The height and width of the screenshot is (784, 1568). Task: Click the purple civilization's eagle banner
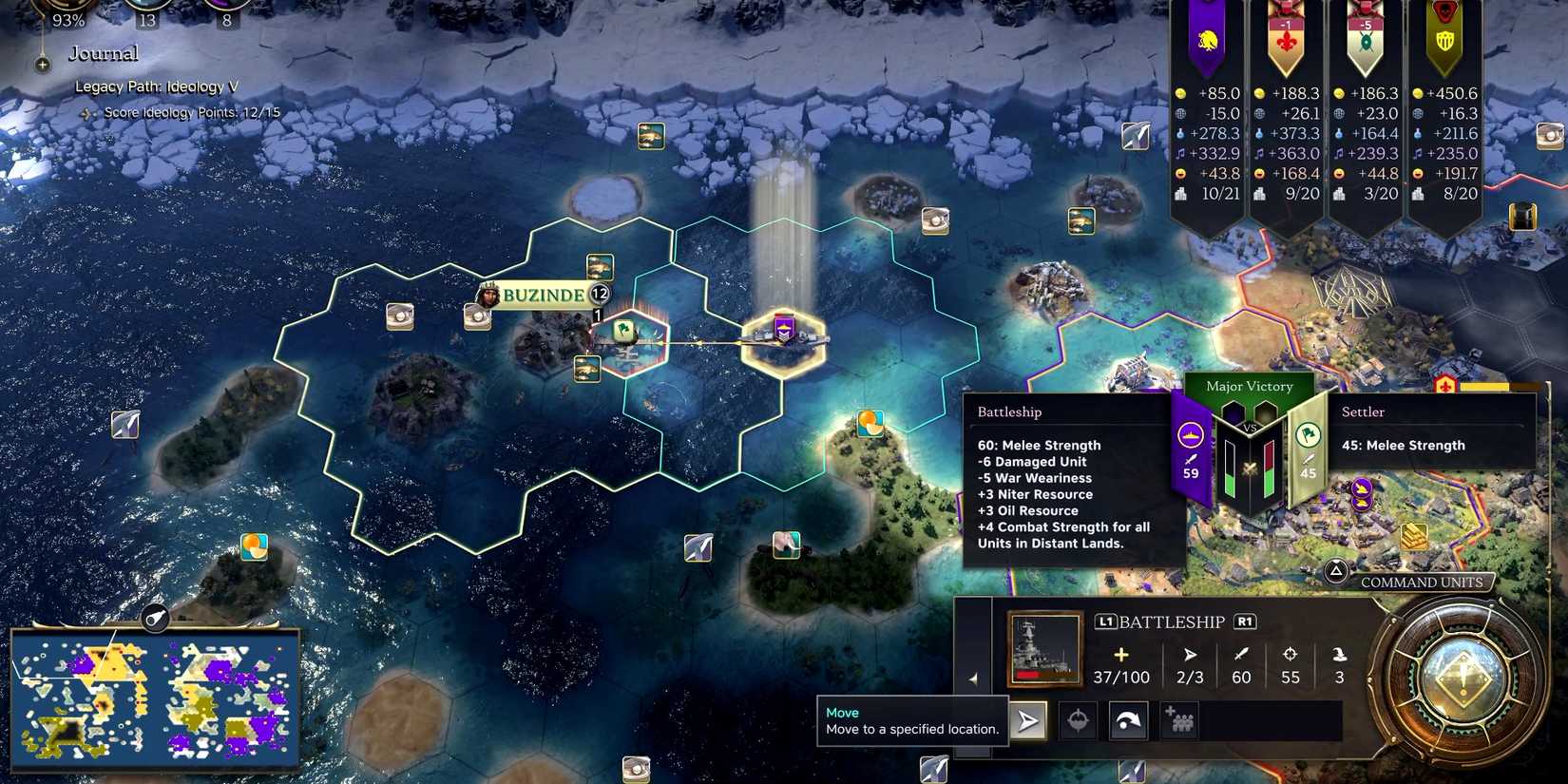coord(1206,40)
